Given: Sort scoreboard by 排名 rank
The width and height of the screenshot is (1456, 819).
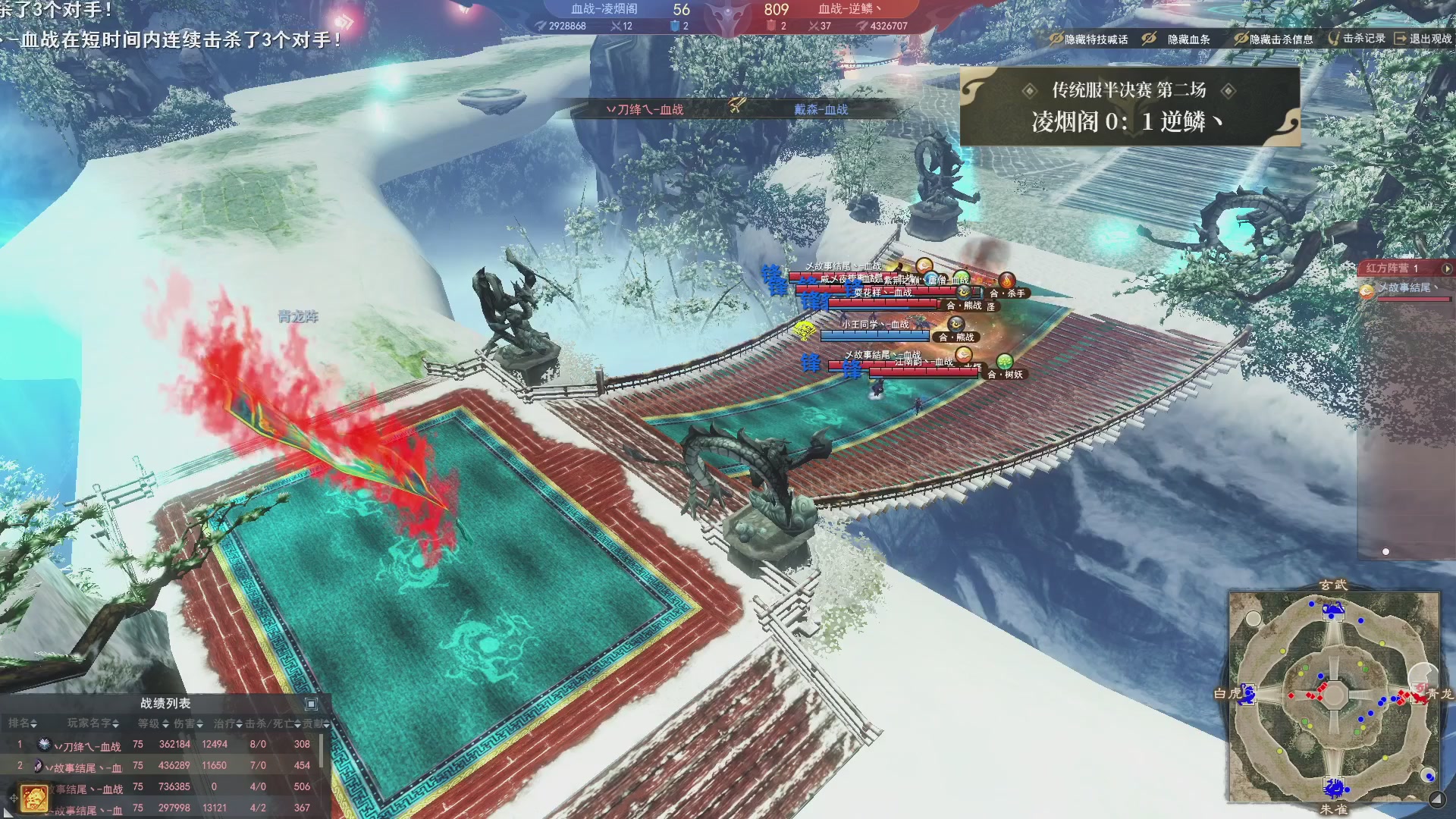Looking at the screenshot, I should tap(23, 723).
